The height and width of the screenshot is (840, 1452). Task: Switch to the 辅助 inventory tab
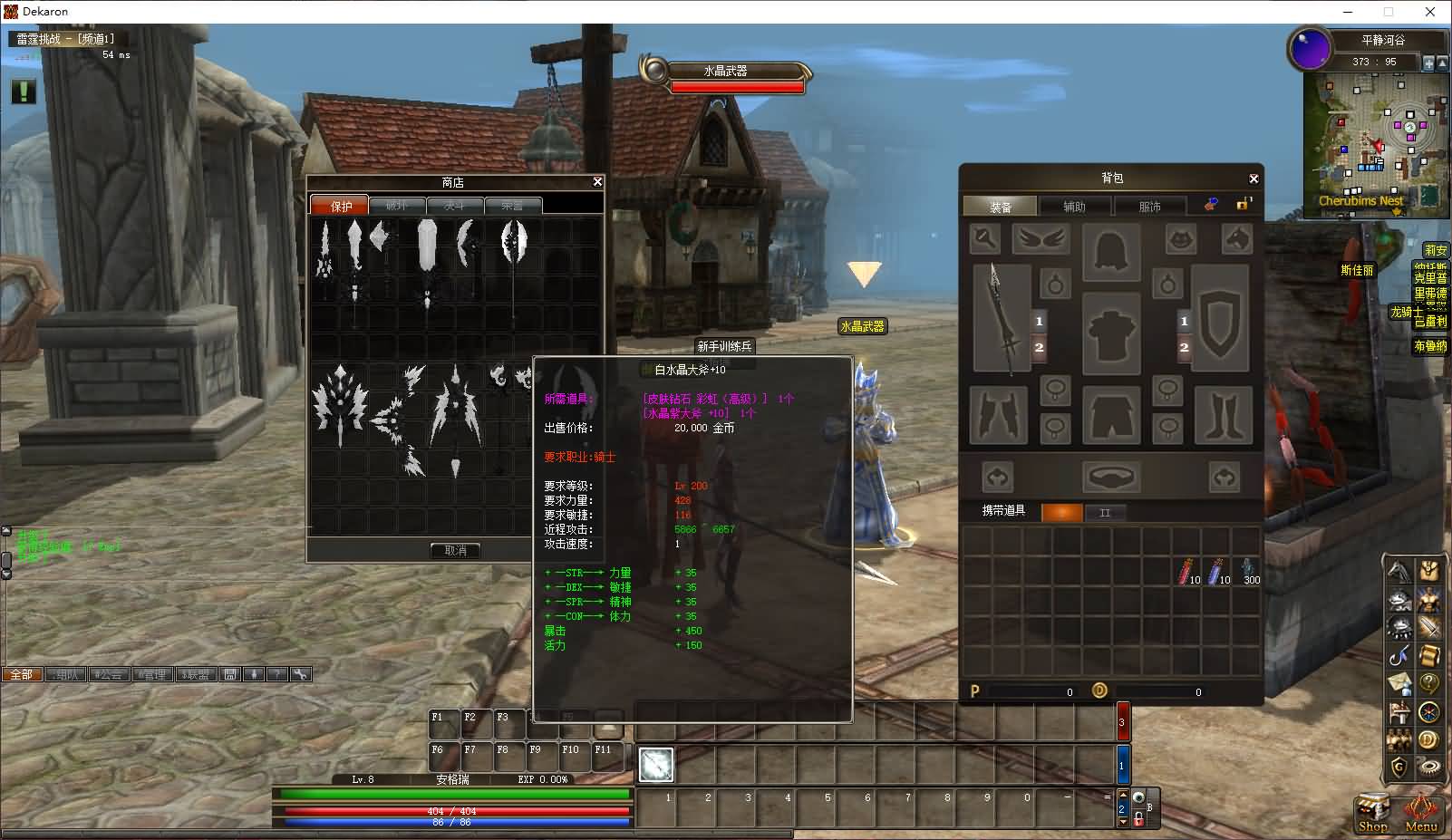1074,207
